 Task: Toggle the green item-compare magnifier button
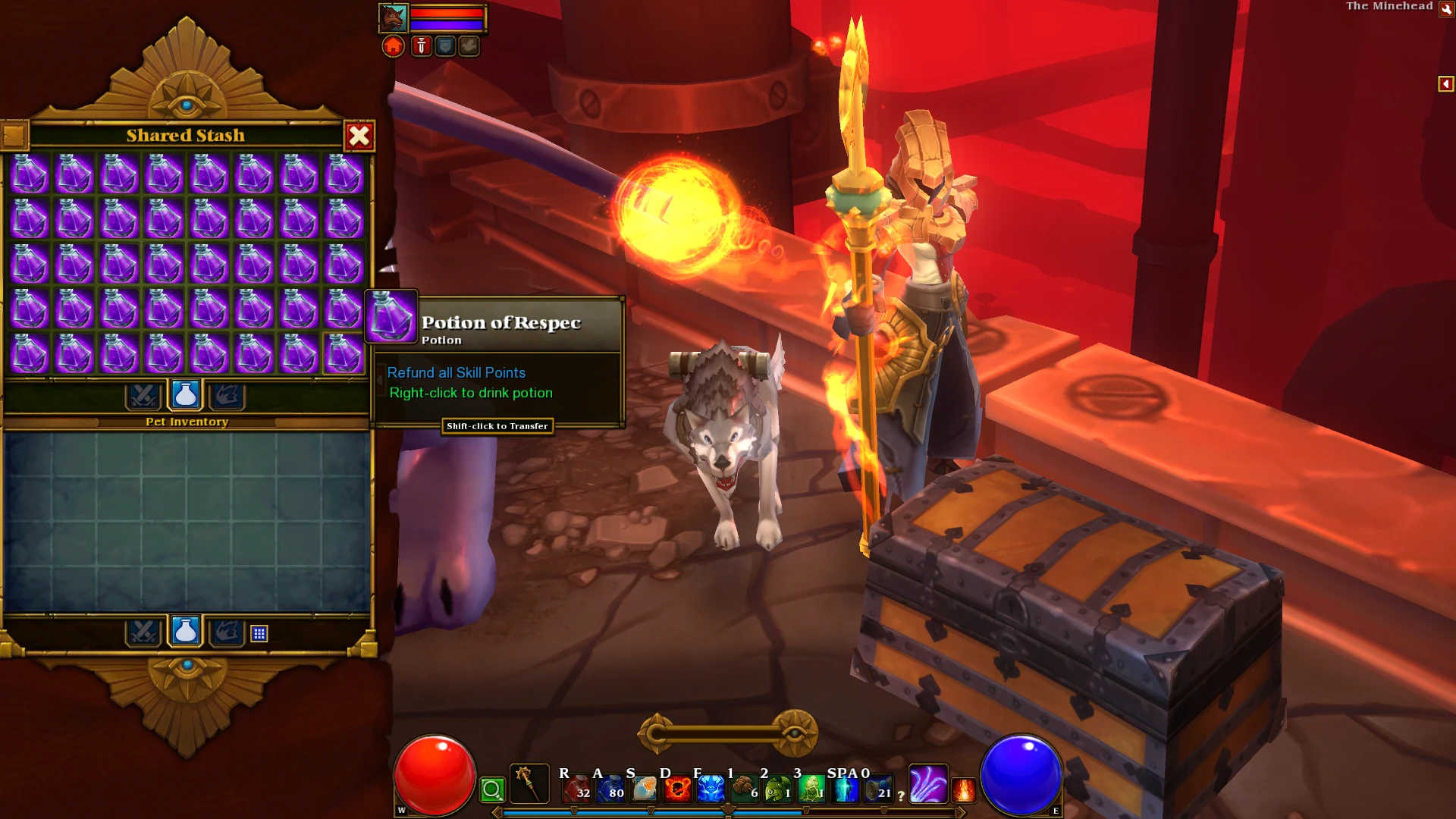(493, 791)
